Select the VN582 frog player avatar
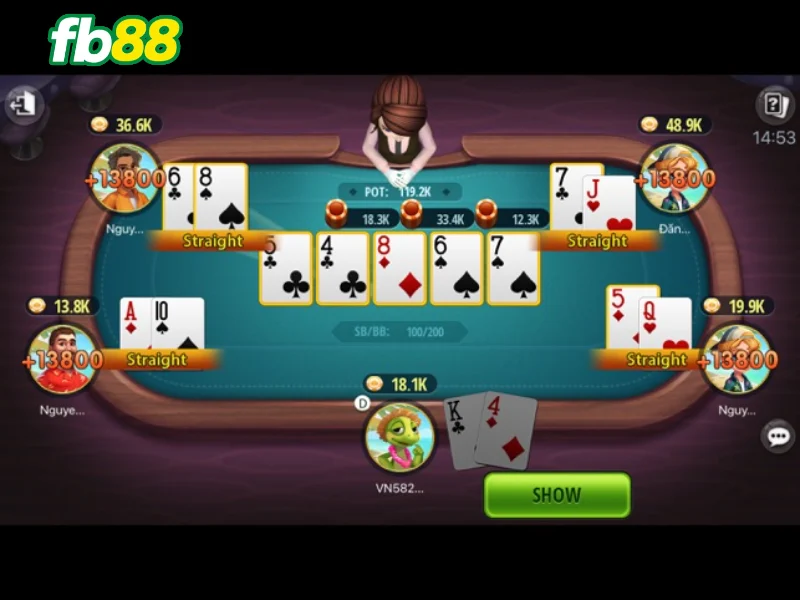The width and height of the screenshot is (800, 600). tap(399, 437)
